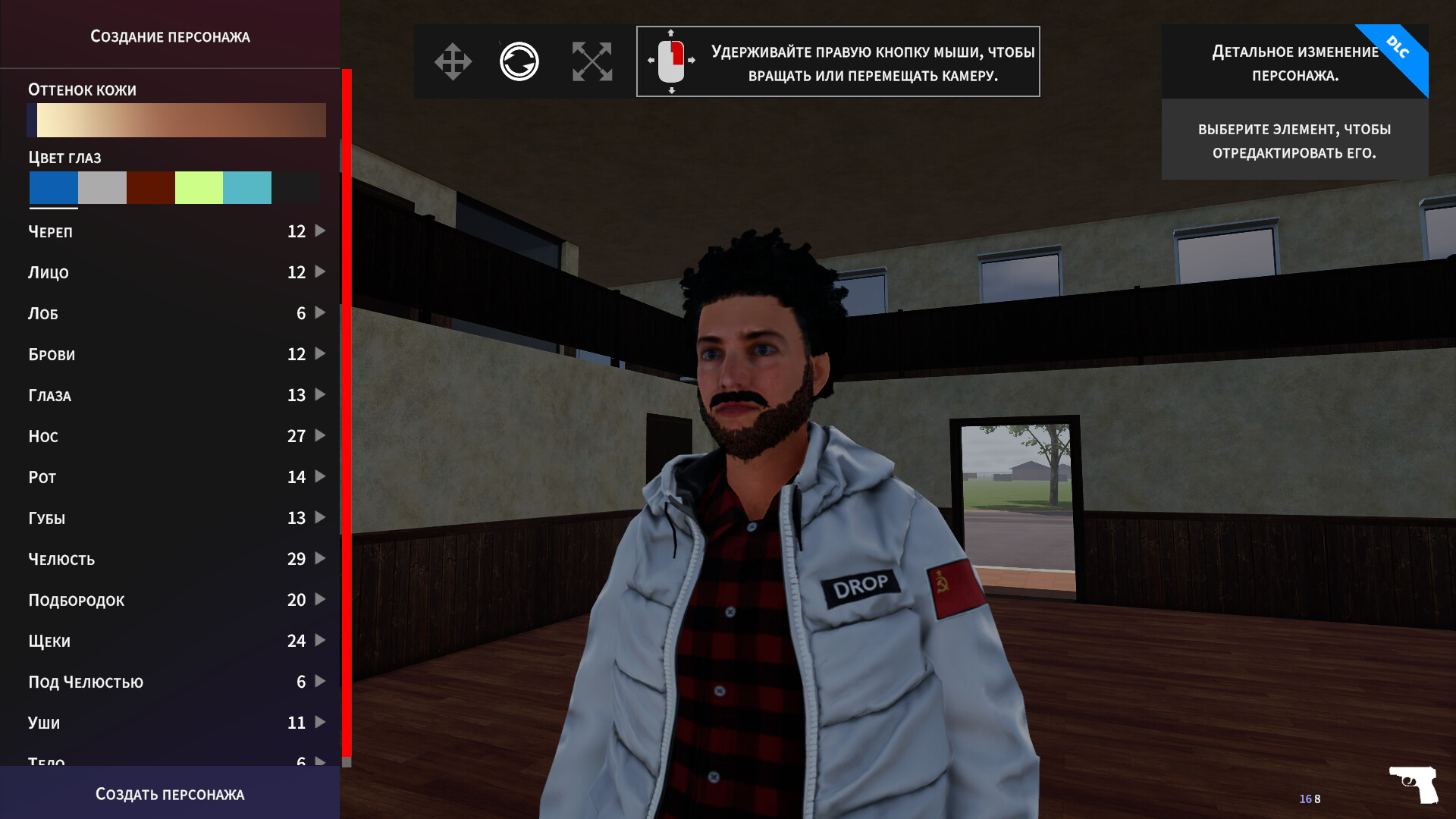
Task: Select the camera zoom tool icon
Action: pyautogui.click(x=592, y=61)
